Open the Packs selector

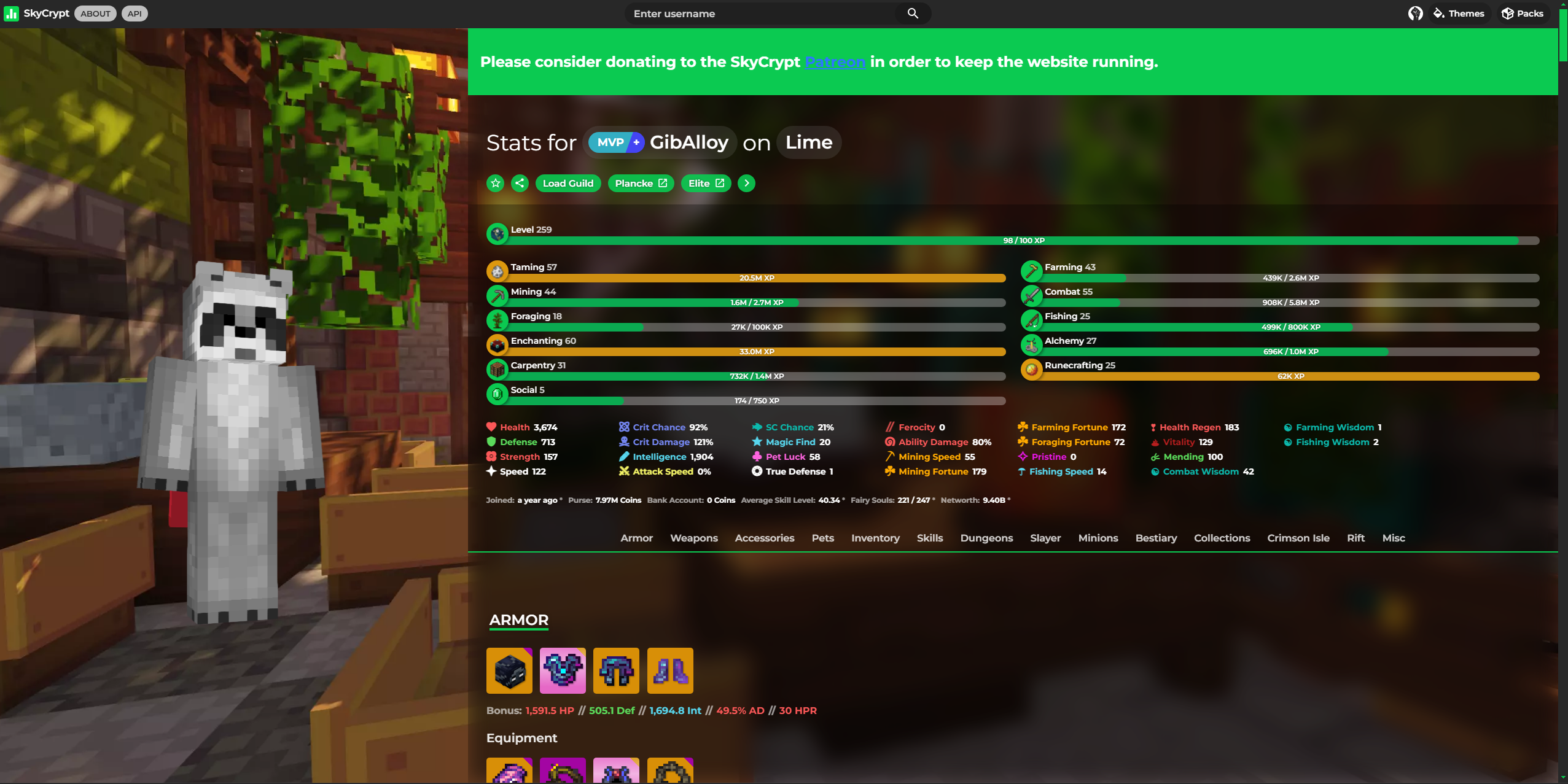coord(1521,13)
